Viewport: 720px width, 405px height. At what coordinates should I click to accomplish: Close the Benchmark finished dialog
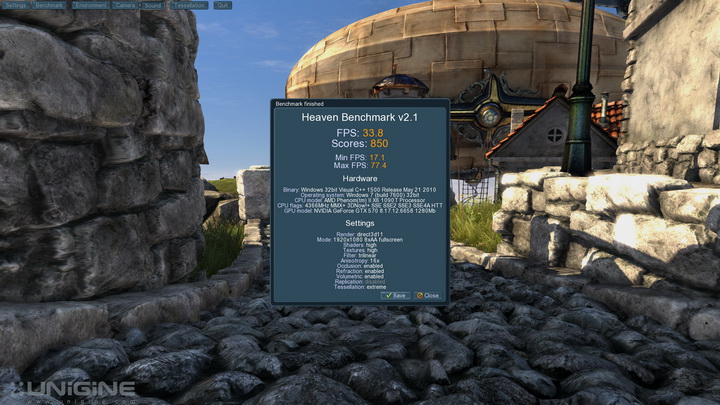coord(429,295)
